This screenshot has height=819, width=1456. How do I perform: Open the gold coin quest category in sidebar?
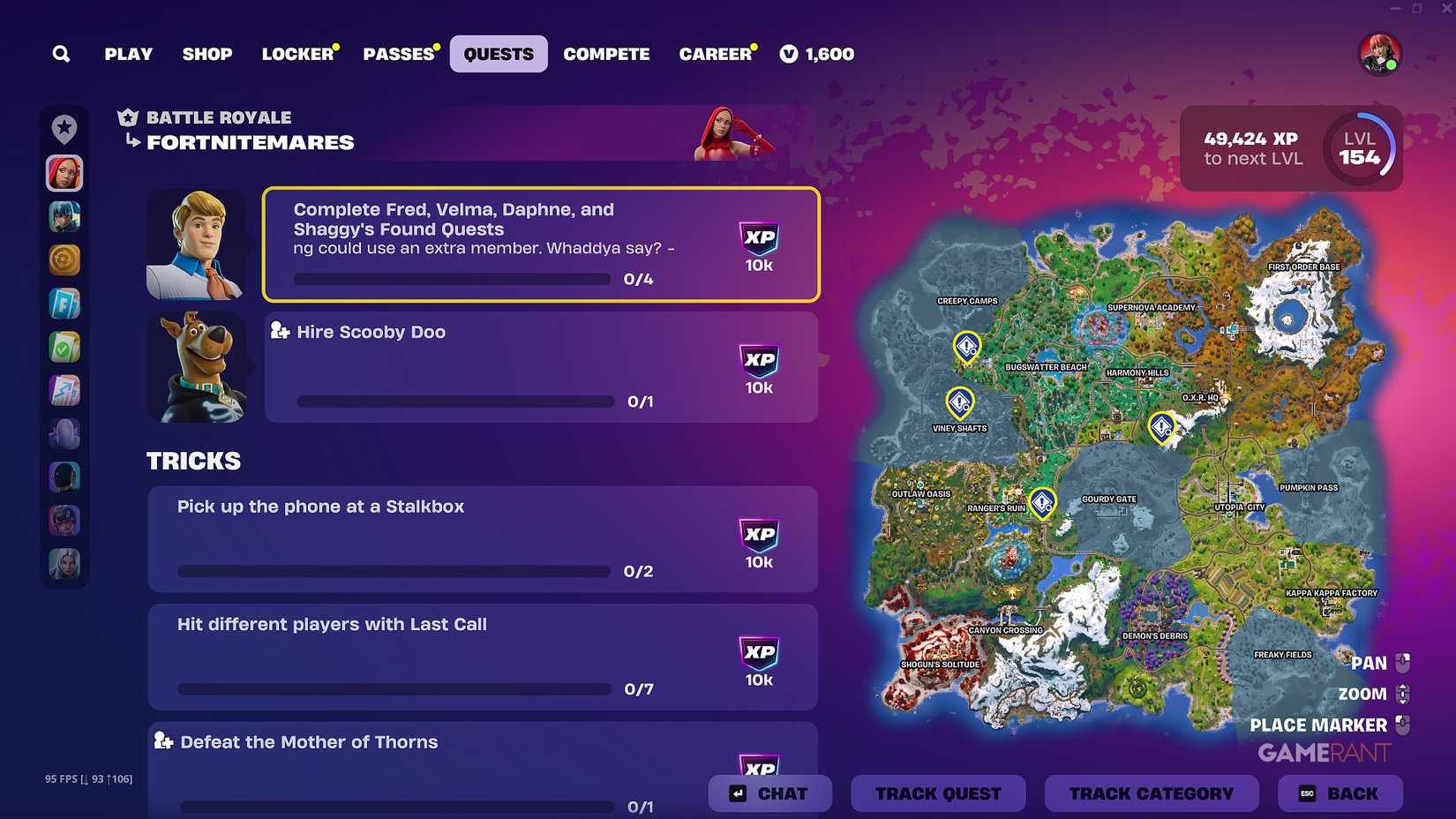64,259
